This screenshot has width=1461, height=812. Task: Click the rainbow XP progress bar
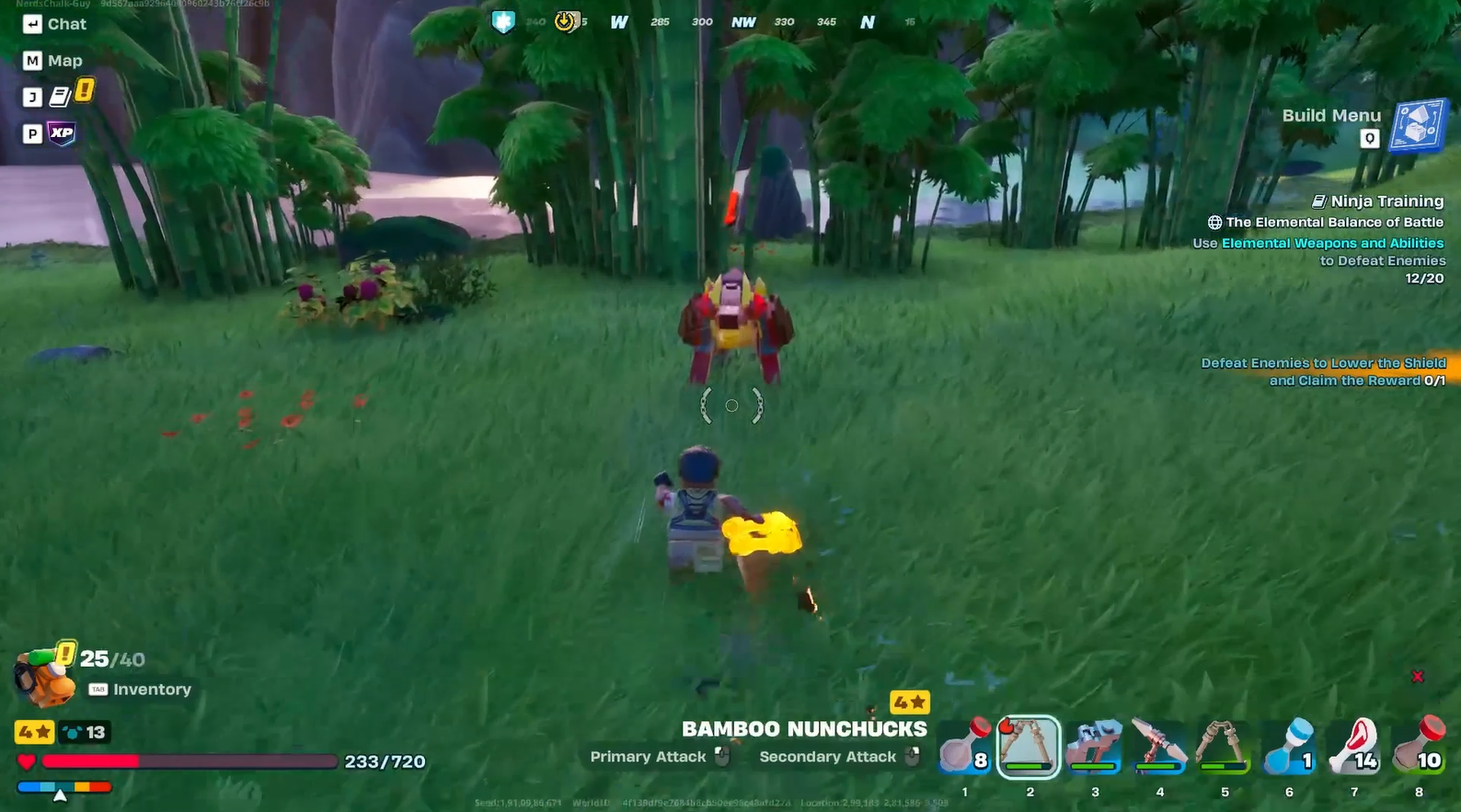pyautogui.click(x=64, y=787)
